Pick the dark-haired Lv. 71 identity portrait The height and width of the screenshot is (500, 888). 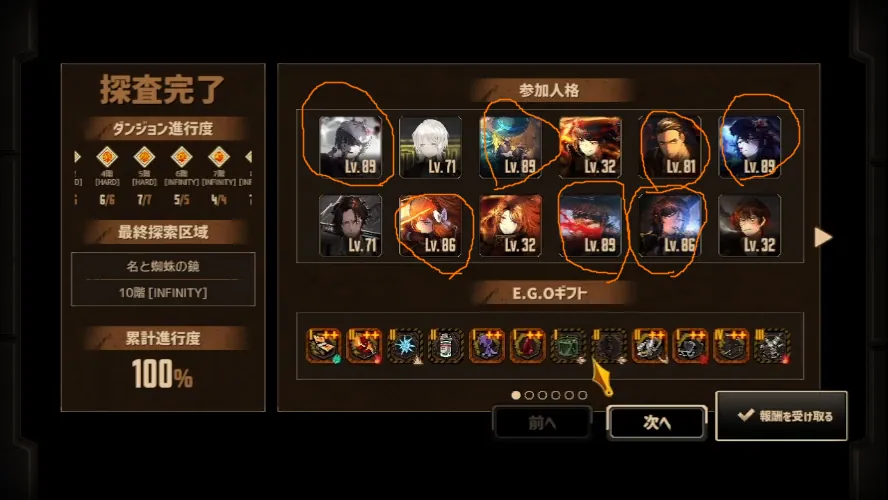pyautogui.click(x=350, y=225)
